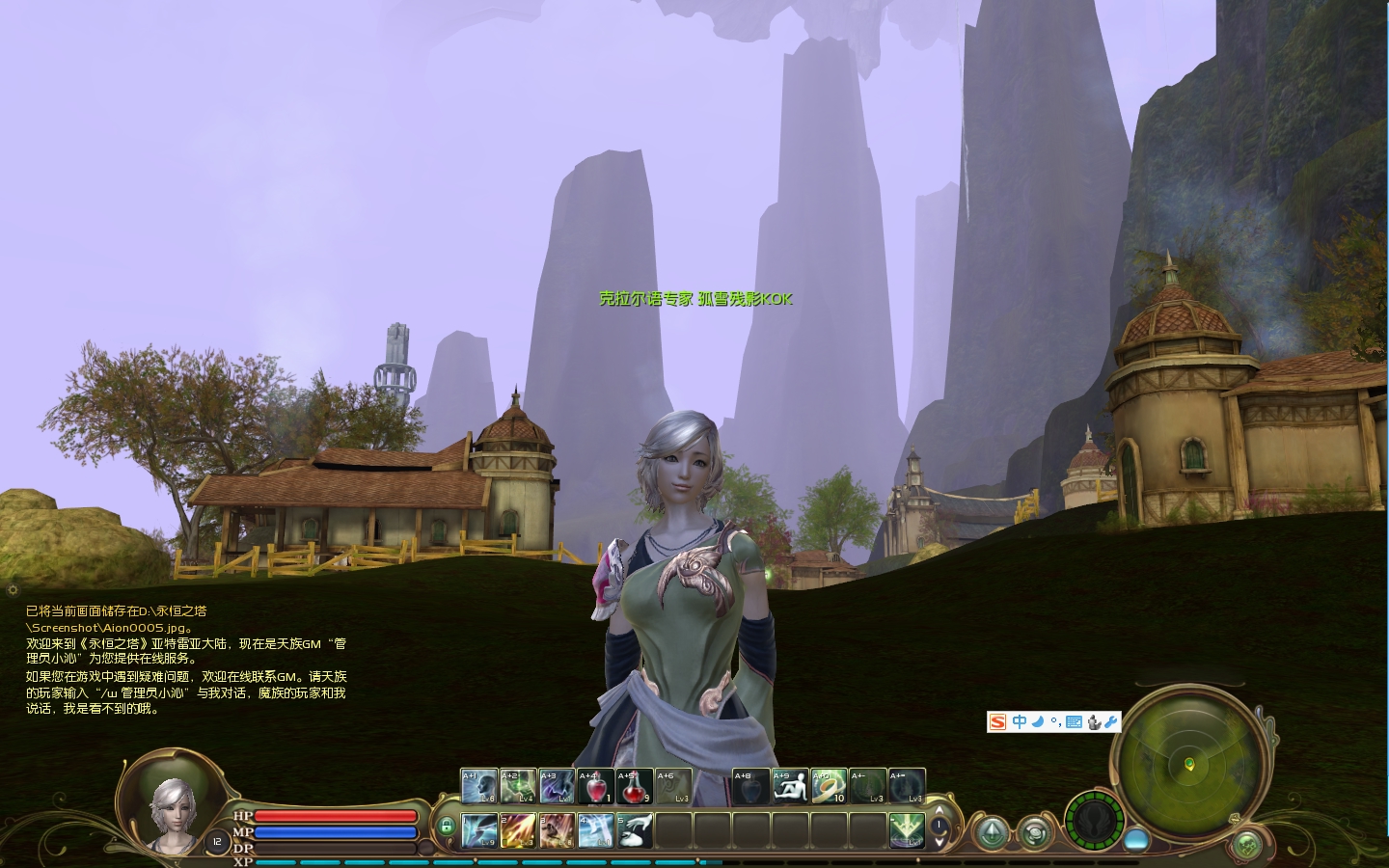Viewport: 1389px width, 868px height.
Task: Activate the green downward arrows skill
Action: pyautogui.click(x=907, y=830)
